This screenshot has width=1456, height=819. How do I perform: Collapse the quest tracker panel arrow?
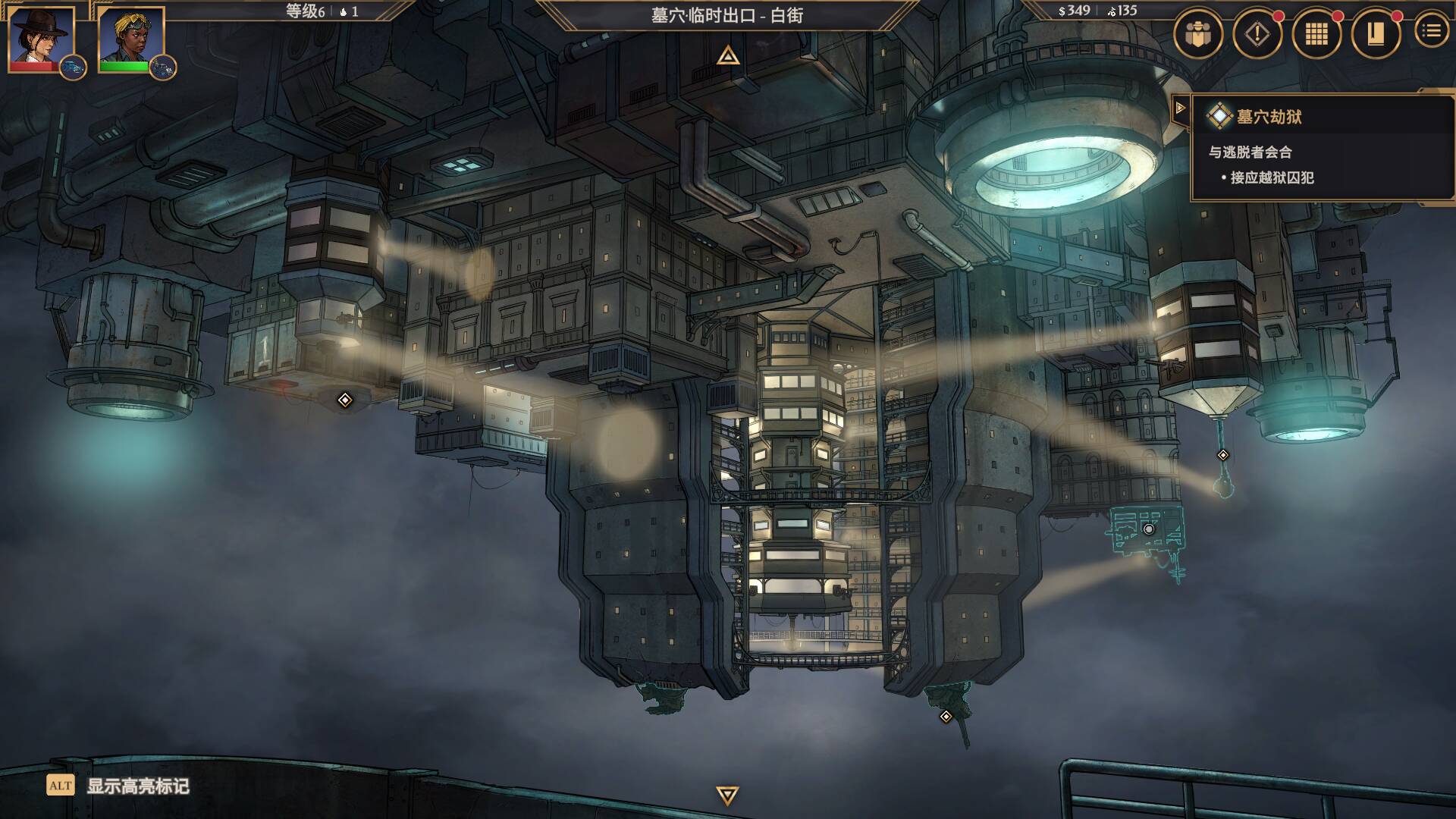pyautogui.click(x=1180, y=108)
